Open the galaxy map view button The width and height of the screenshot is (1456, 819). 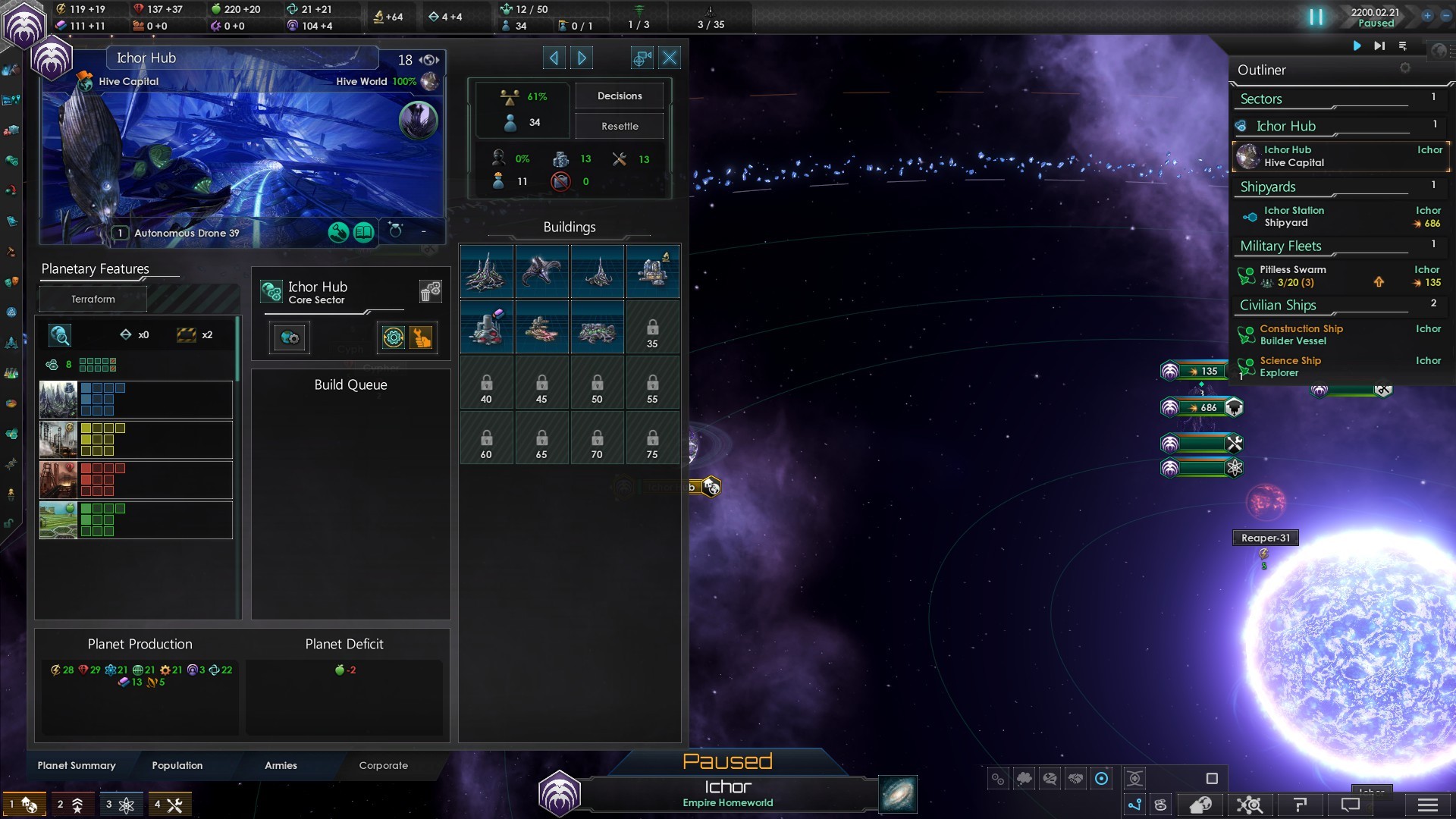pyautogui.click(x=898, y=794)
